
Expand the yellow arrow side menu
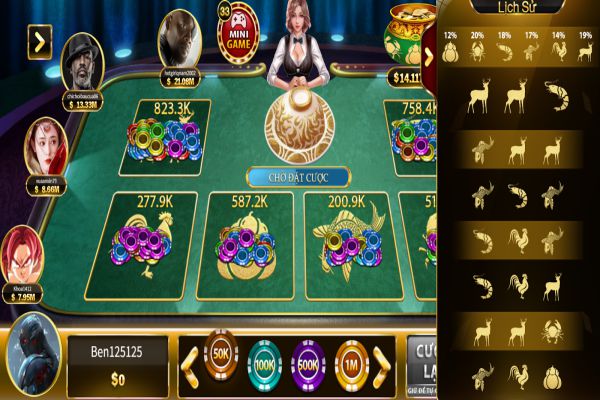click(x=40, y=42)
